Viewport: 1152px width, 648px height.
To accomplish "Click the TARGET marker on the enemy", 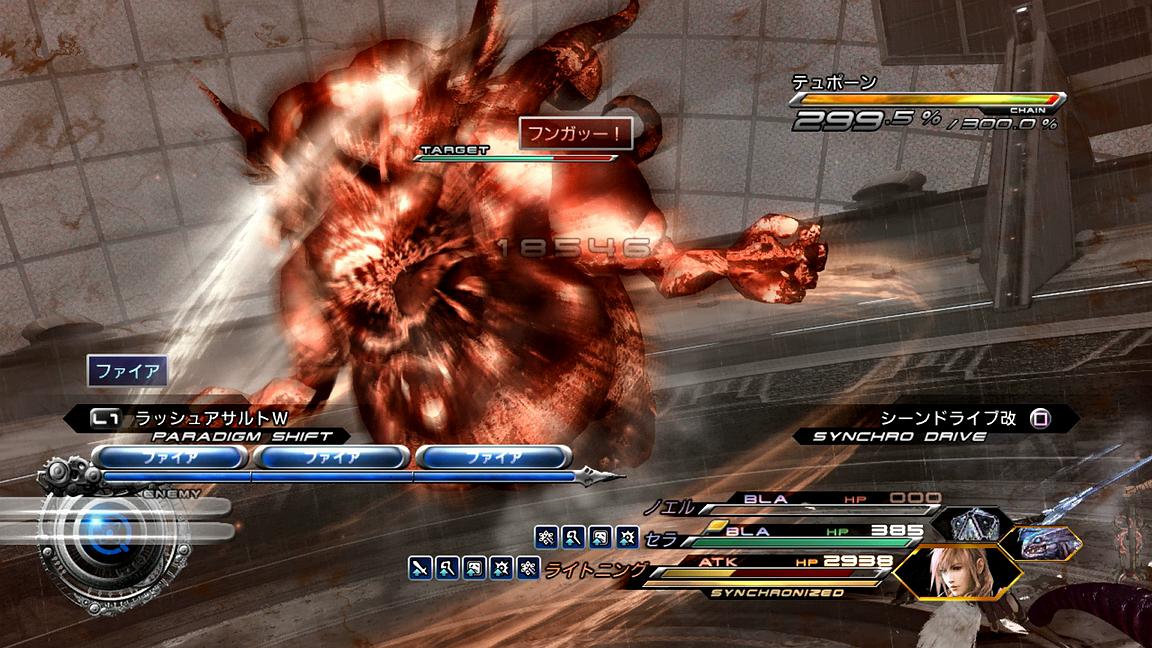I will [x=455, y=150].
